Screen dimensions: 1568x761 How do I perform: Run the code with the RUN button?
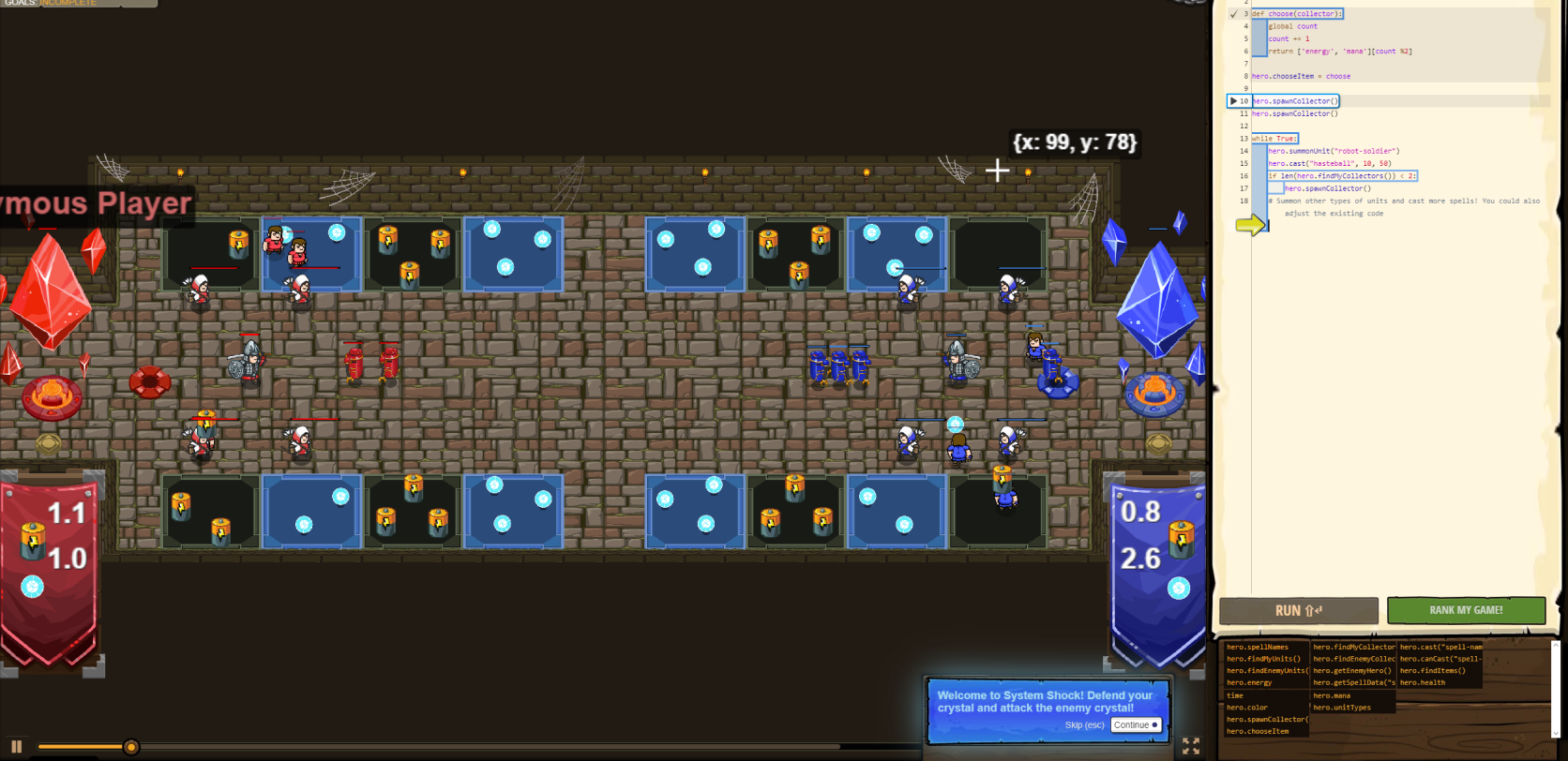pos(1298,610)
